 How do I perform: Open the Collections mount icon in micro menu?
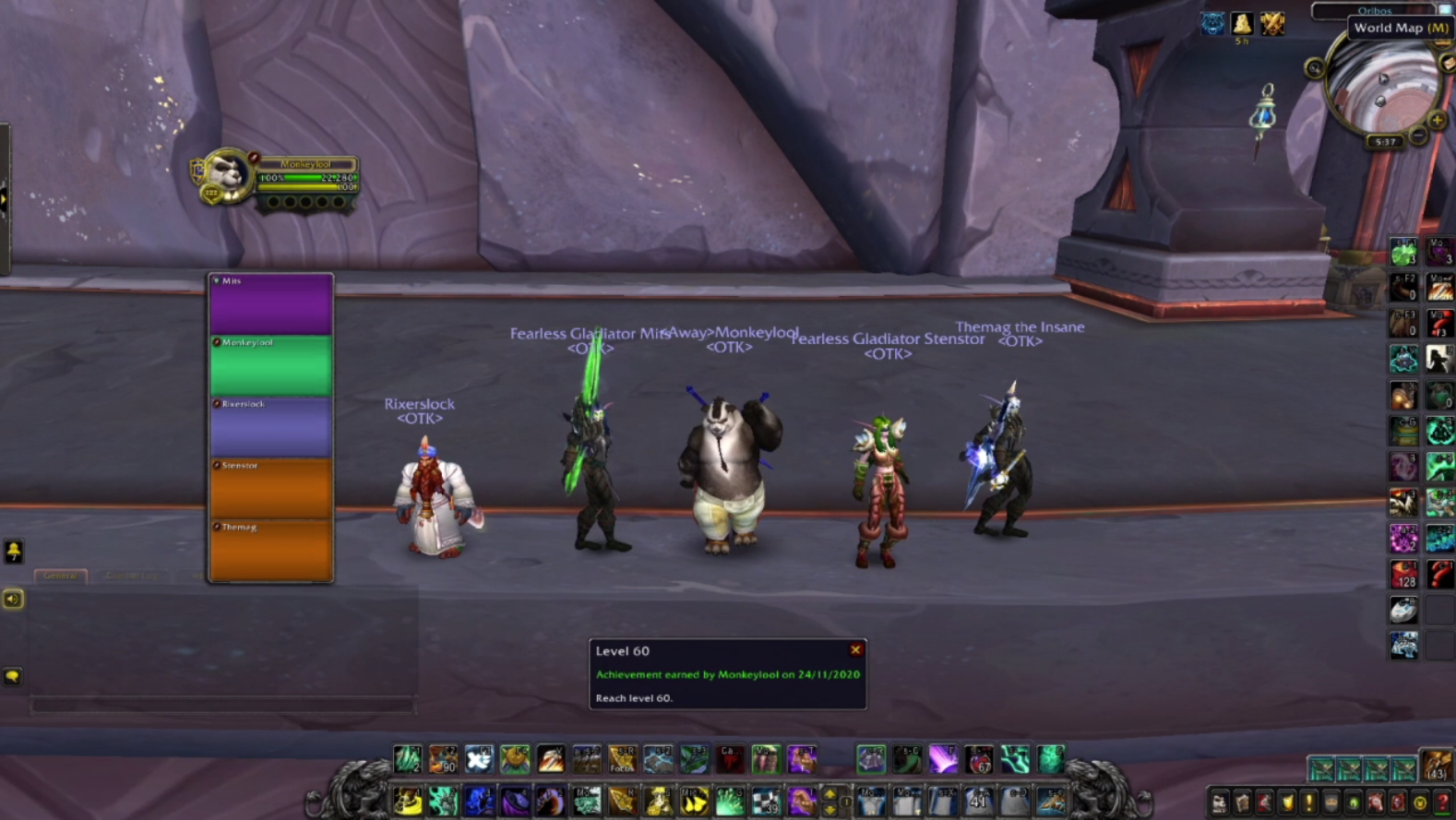(x=1376, y=802)
